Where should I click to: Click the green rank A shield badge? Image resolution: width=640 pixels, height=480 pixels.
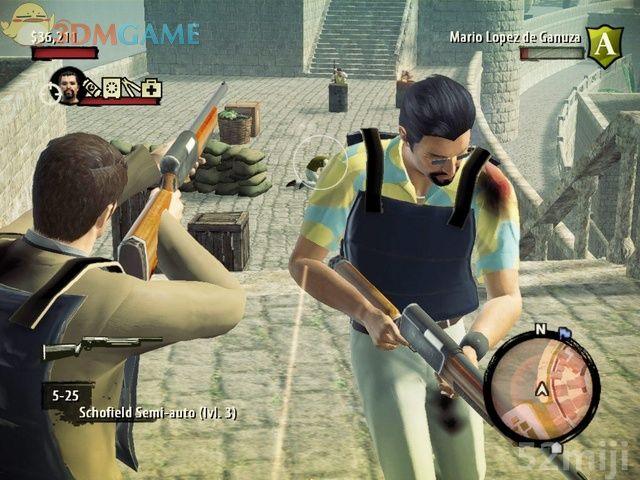[603, 46]
